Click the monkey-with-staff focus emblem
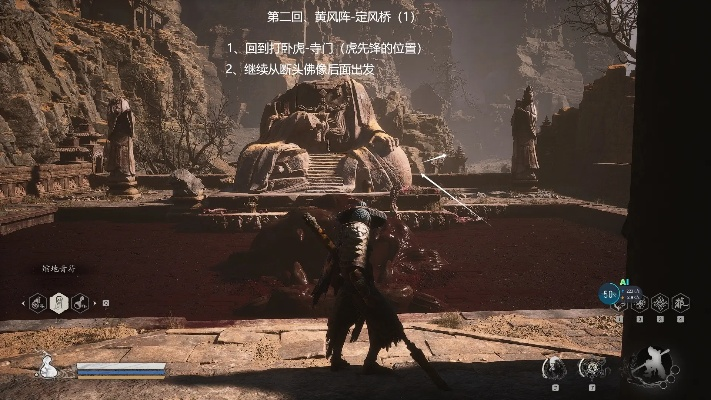The height and width of the screenshot is (400, 711). (x=652, y=366)
